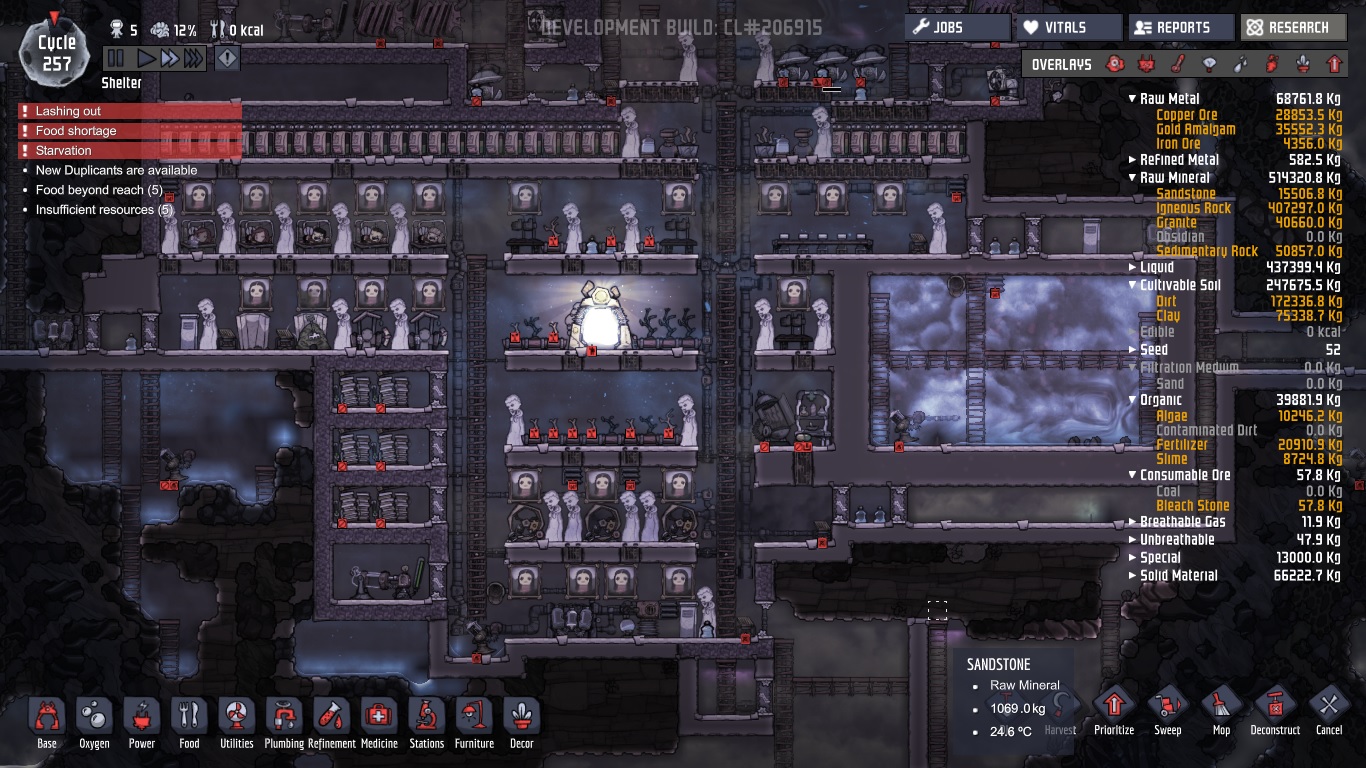Screen dimensions: 1366x768
Task: Choose the Furniture build category
Action: pos(474,723)
